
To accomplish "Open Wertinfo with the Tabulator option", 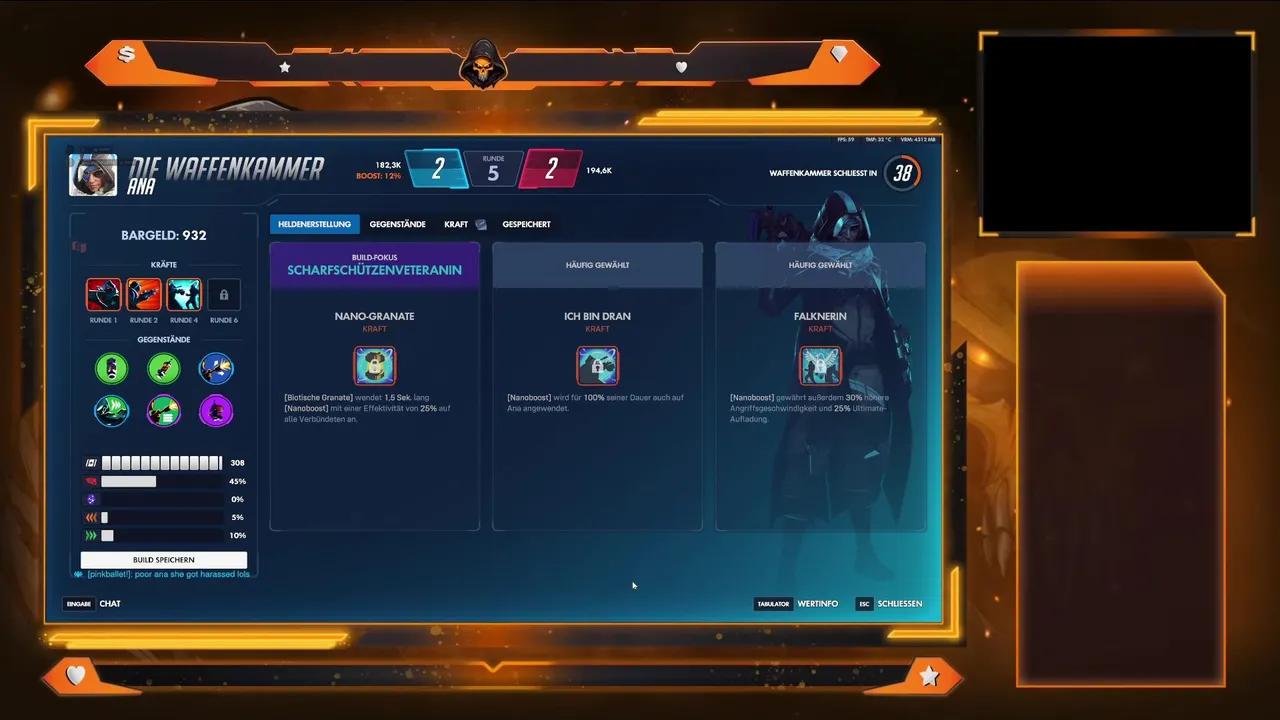I will pyautogui.click(x=819, y=604).
